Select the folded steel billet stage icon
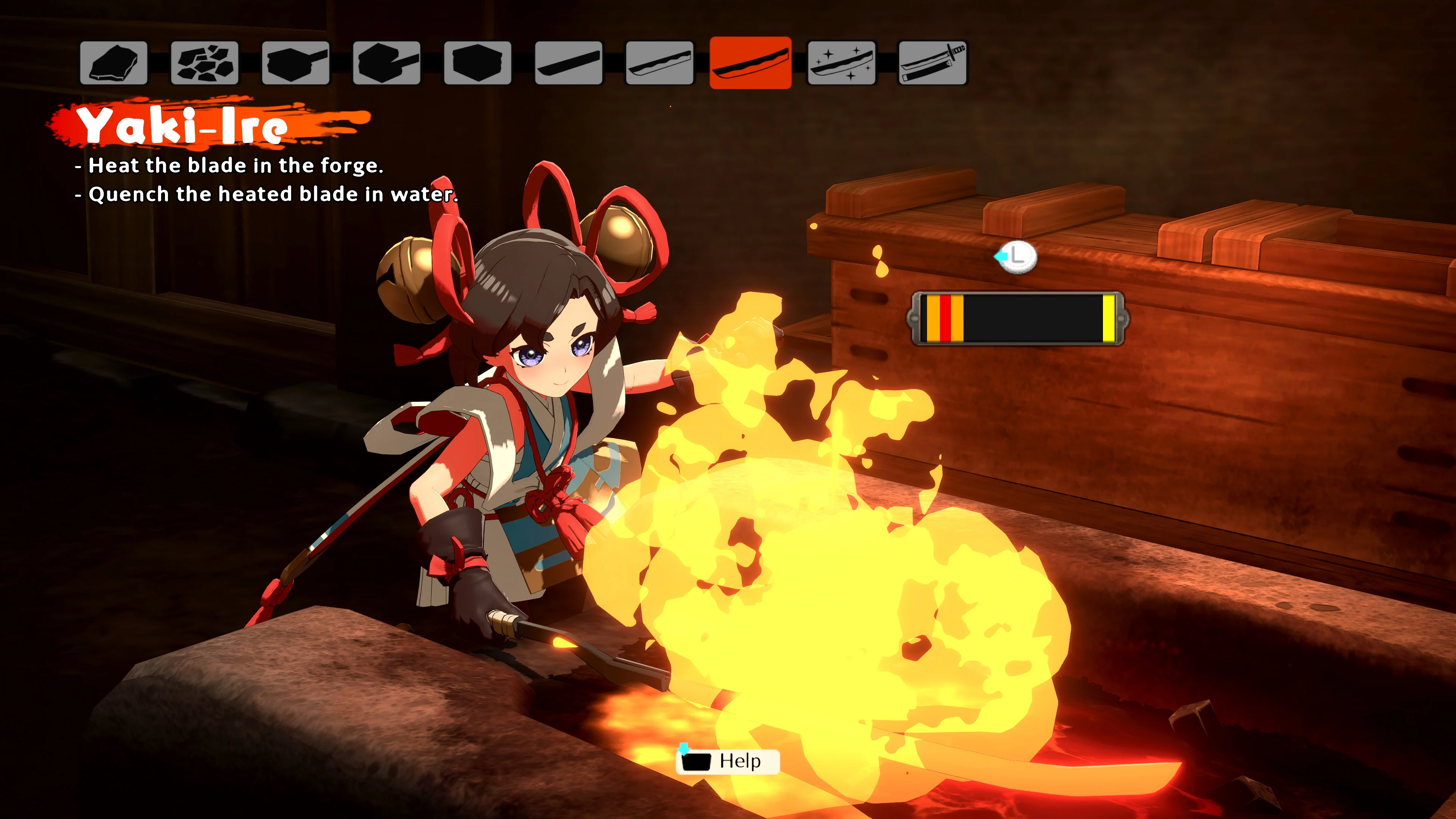The height and width of the screenshot is (819, 1456). (x=388, y=63)
